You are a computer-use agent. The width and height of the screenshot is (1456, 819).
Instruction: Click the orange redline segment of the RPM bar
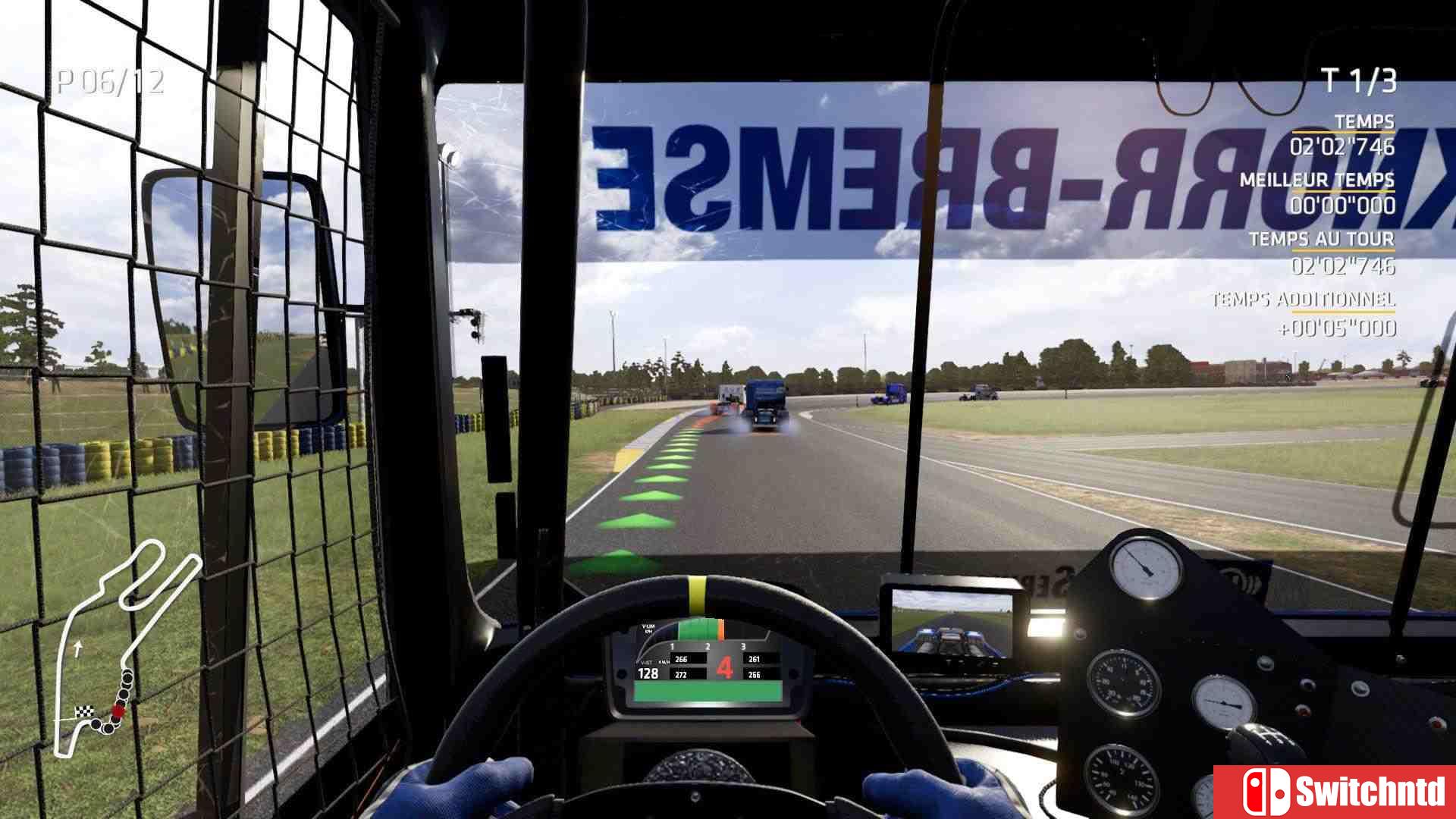click(721, 629)
